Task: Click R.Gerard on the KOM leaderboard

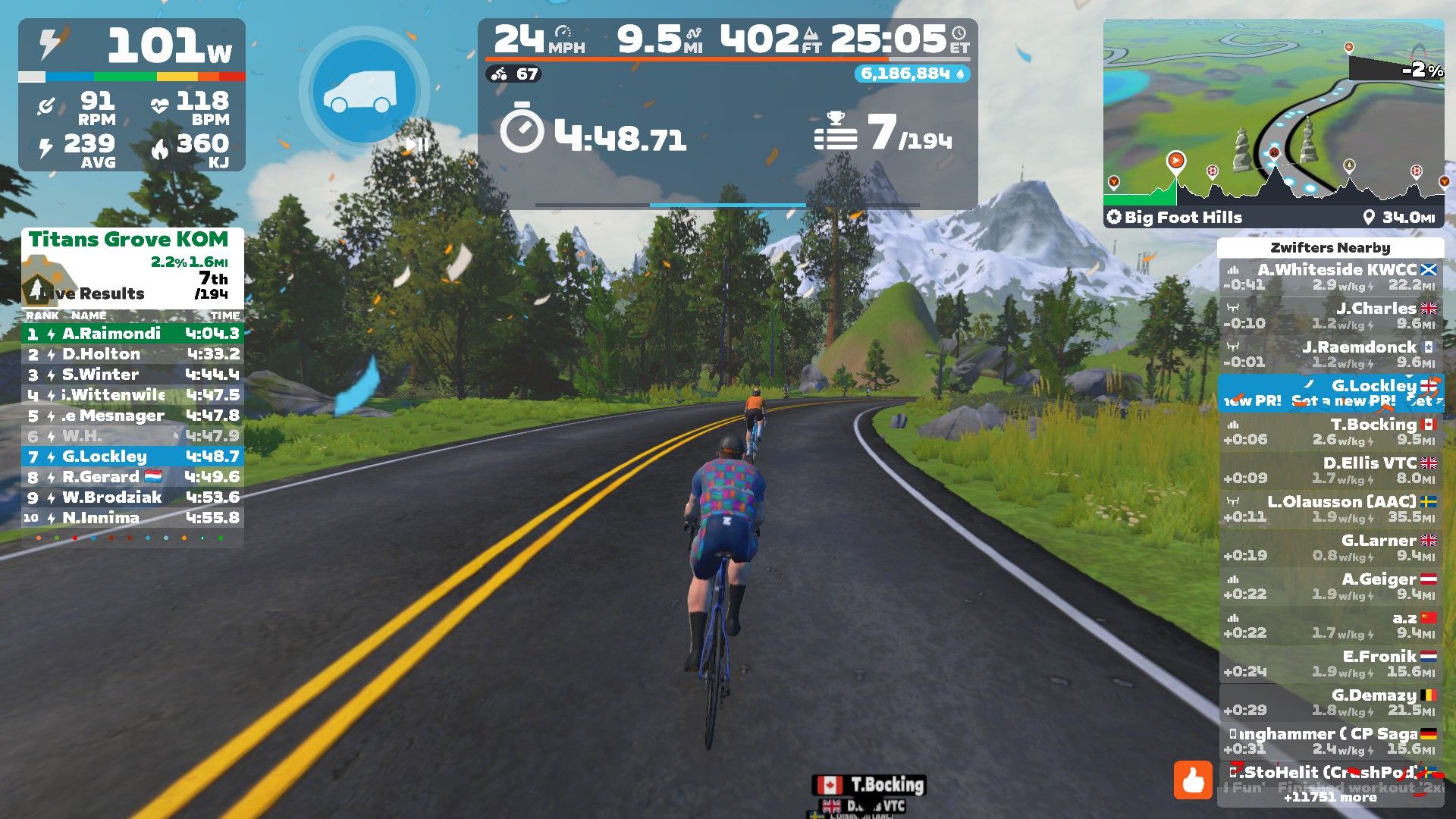Action: (133, 477)
